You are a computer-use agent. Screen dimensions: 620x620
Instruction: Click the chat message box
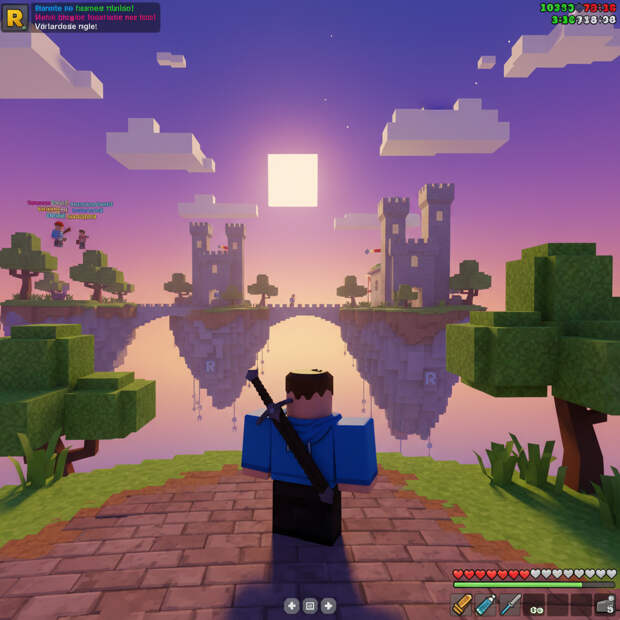point(95,16)
